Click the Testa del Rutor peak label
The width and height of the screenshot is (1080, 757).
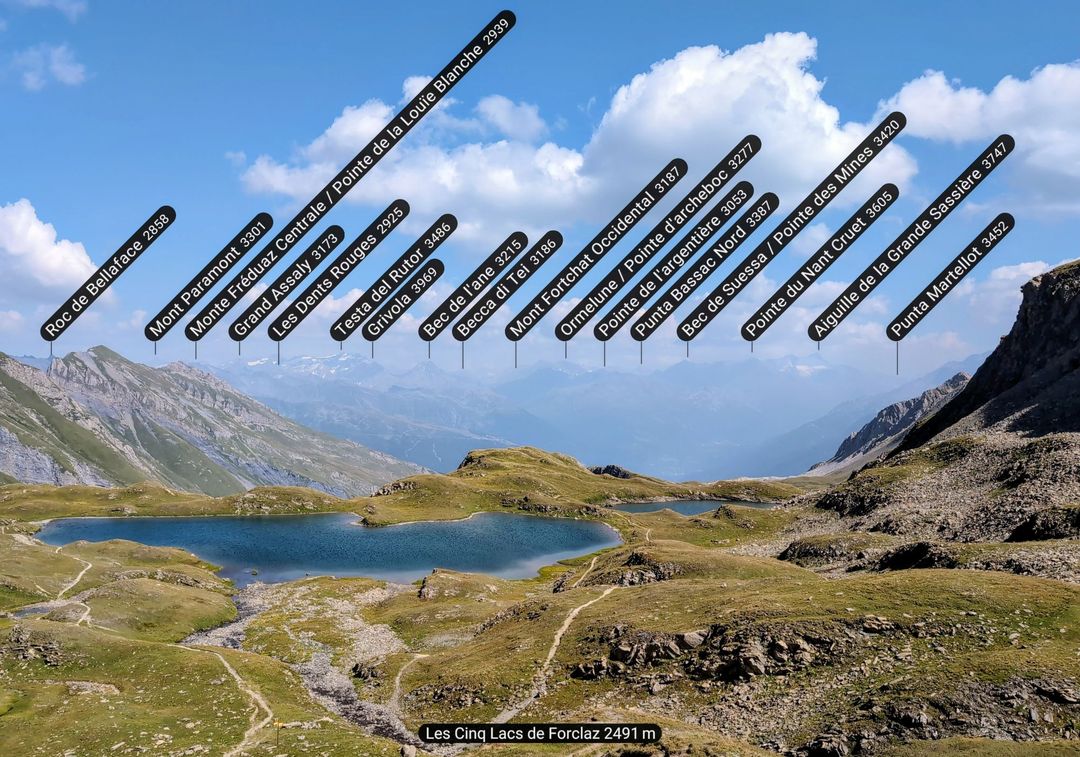pyautogui.click(x=393, y=277)
